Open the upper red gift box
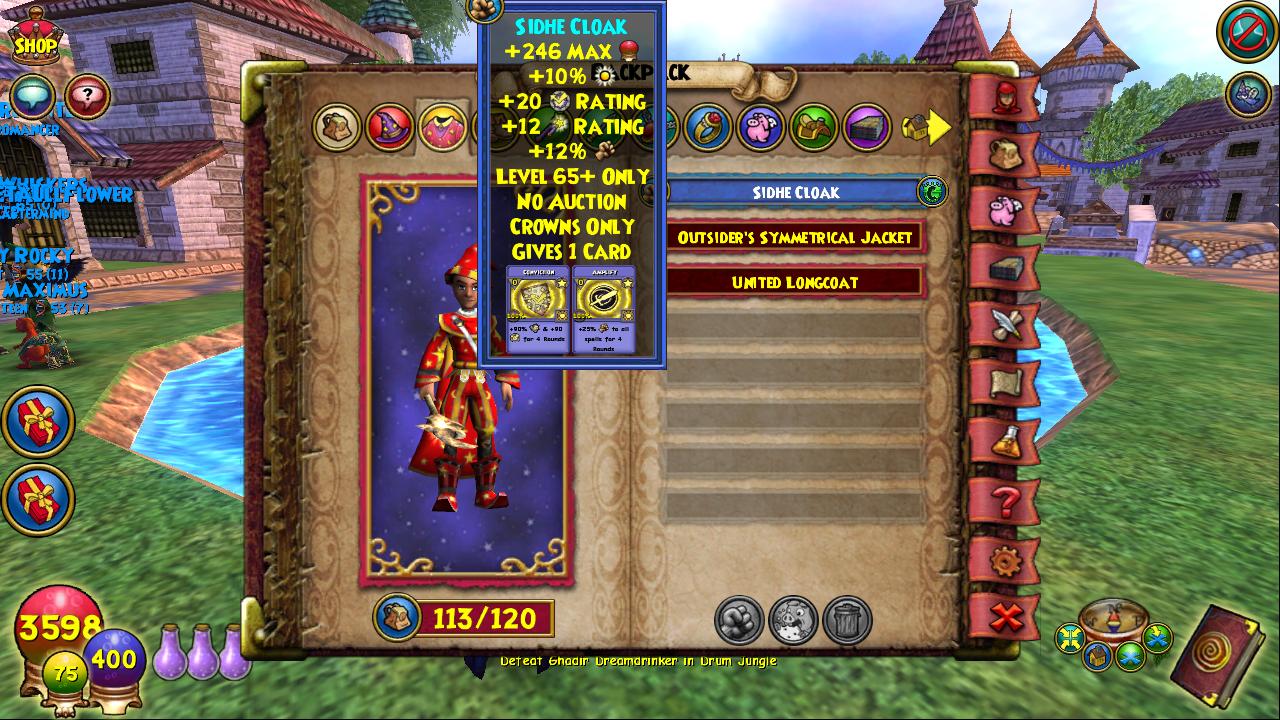The width and height of the screenshot is (1280, 720). pyautogui.click(x=38, y=421)
